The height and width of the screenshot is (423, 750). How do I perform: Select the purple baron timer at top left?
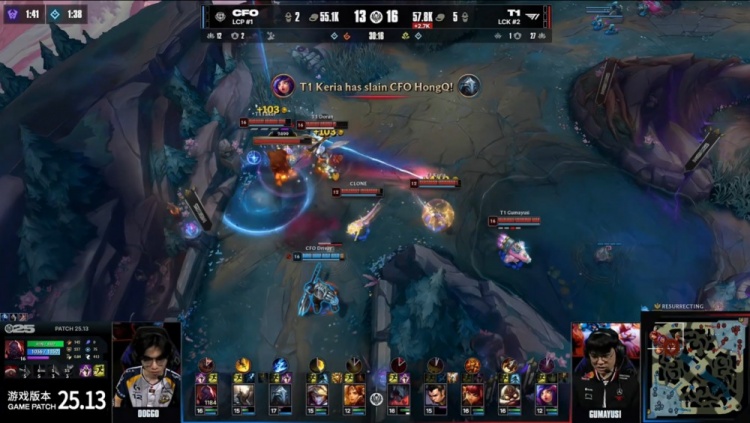[24, 14]
